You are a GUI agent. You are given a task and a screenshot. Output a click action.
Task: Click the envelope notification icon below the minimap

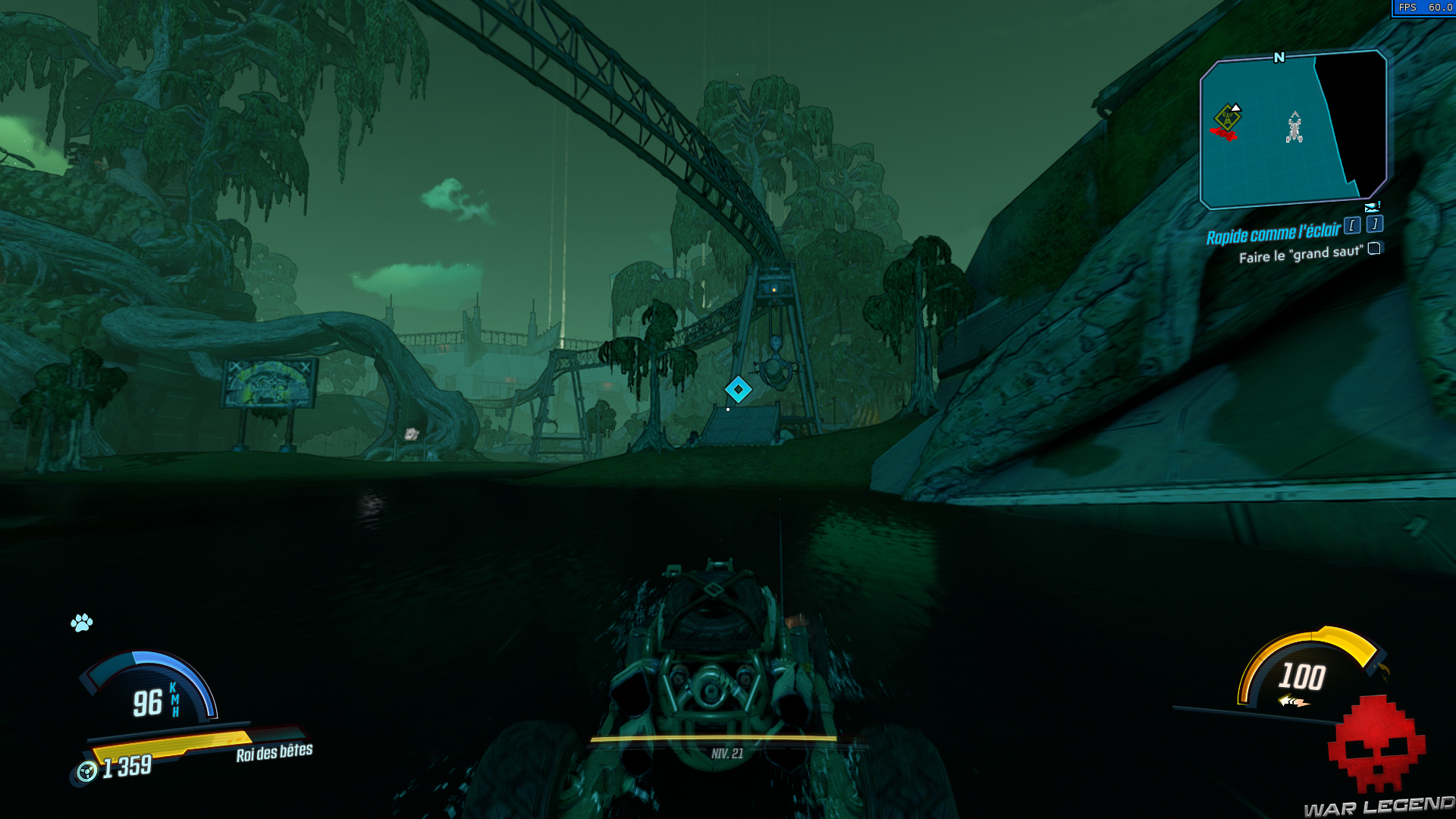click(1371, 206)
